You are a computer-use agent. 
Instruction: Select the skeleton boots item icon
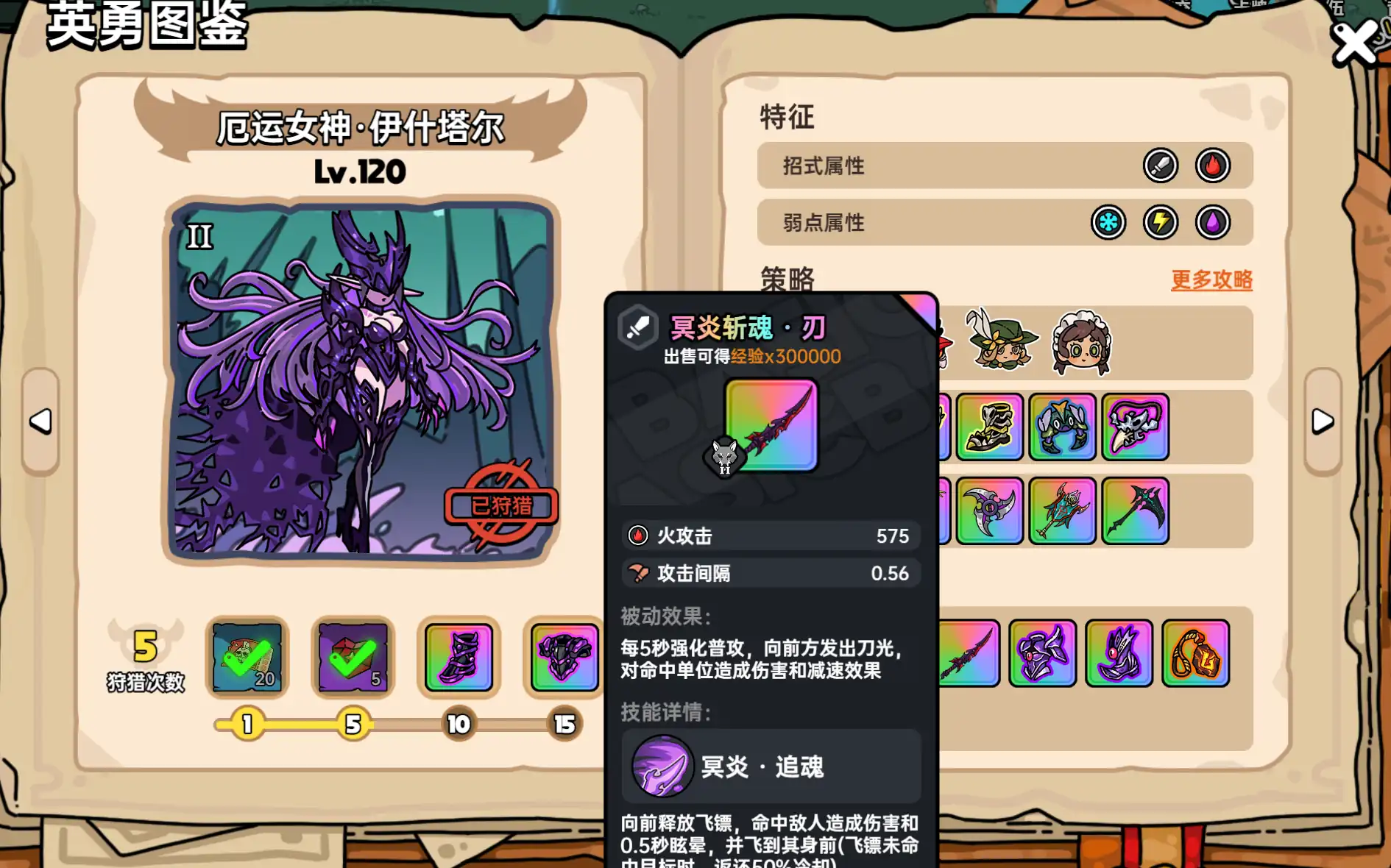(988, 427)
